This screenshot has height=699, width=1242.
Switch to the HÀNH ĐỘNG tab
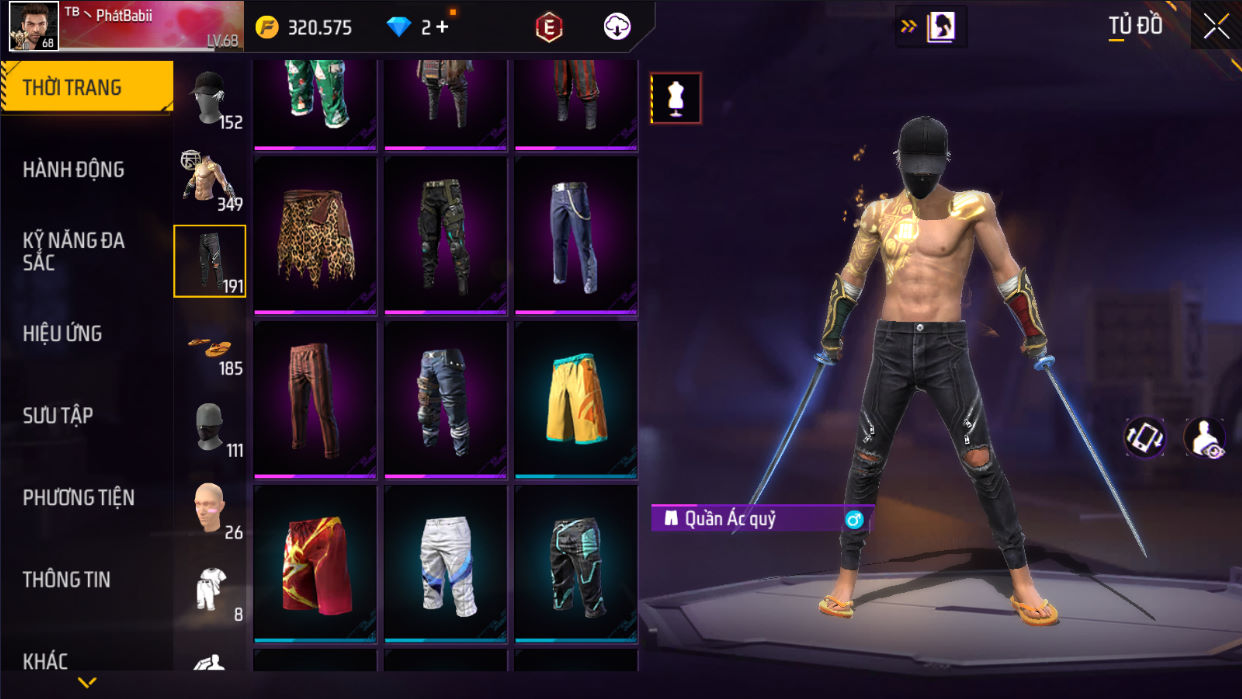(x=74, y=170)
